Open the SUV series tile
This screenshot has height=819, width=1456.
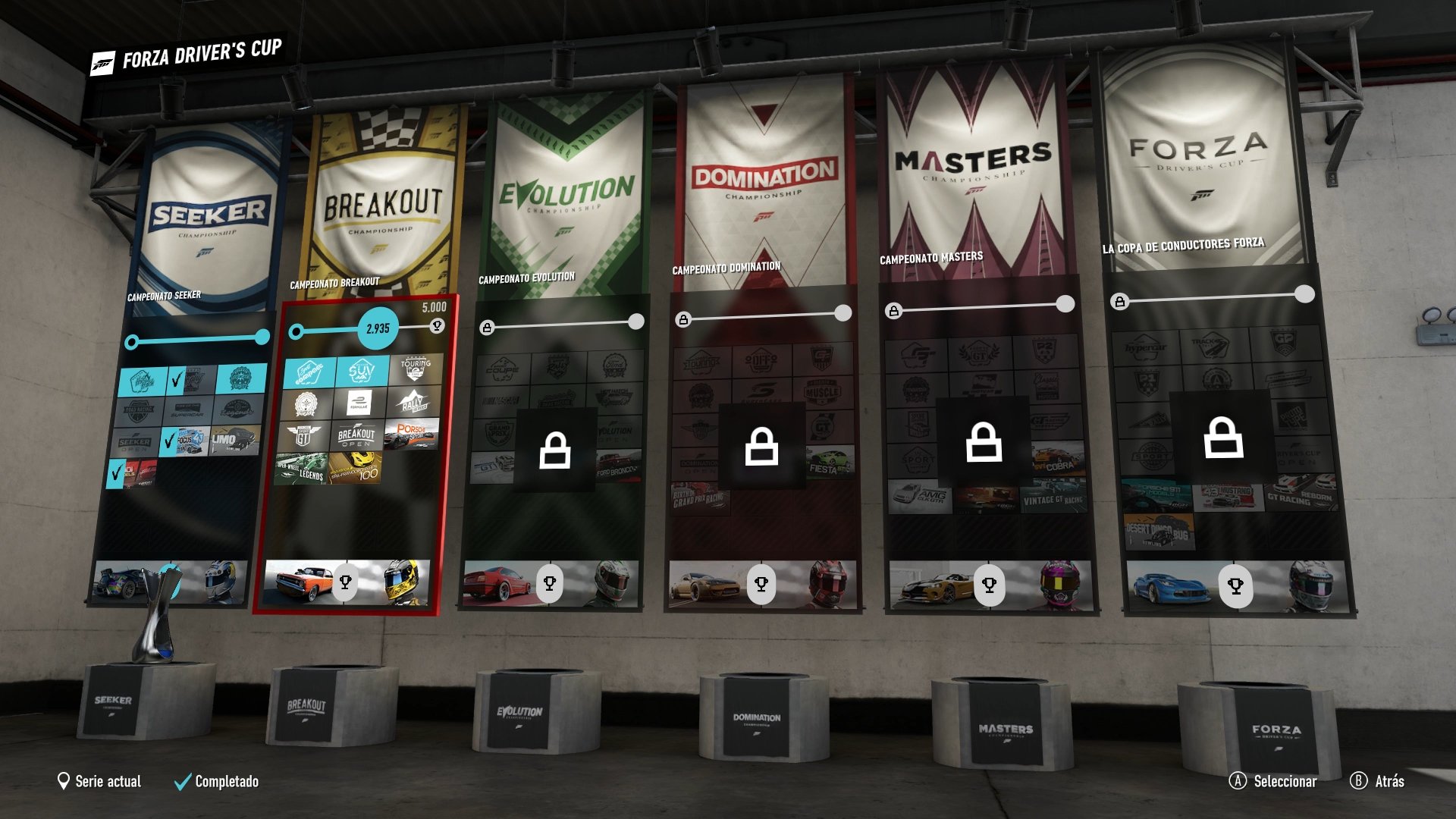[x=361, y=372]
